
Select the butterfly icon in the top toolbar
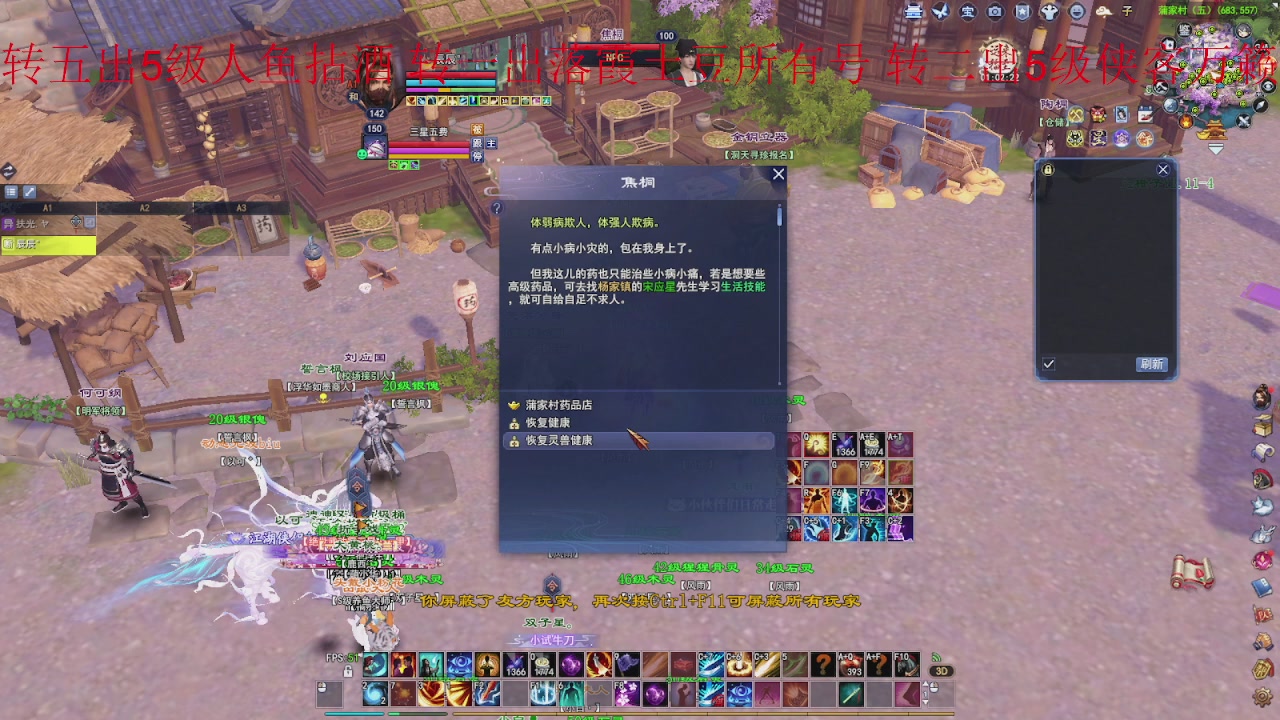click(x=941, y=12)
